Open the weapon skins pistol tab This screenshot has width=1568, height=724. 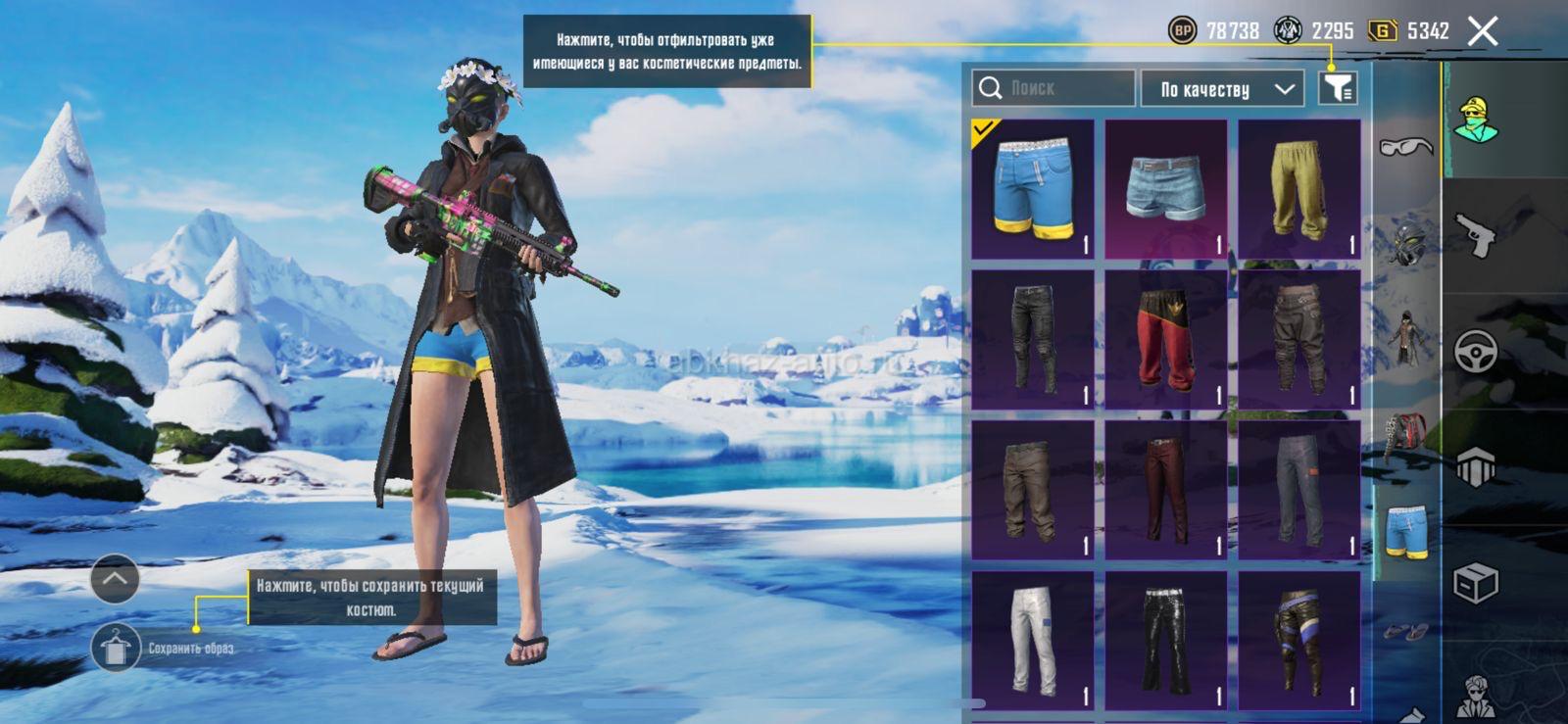click(x=1475, y=235)
